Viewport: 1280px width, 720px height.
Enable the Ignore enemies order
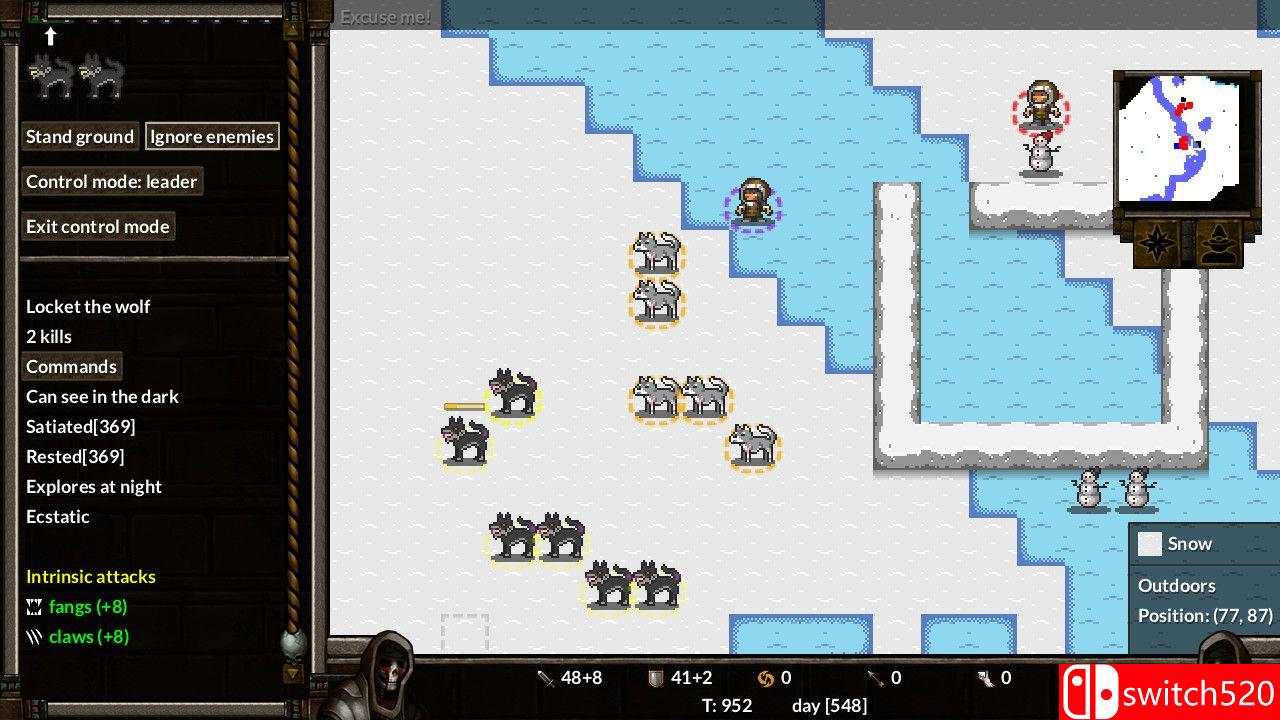pyautogui.click(x=213, y=136)
